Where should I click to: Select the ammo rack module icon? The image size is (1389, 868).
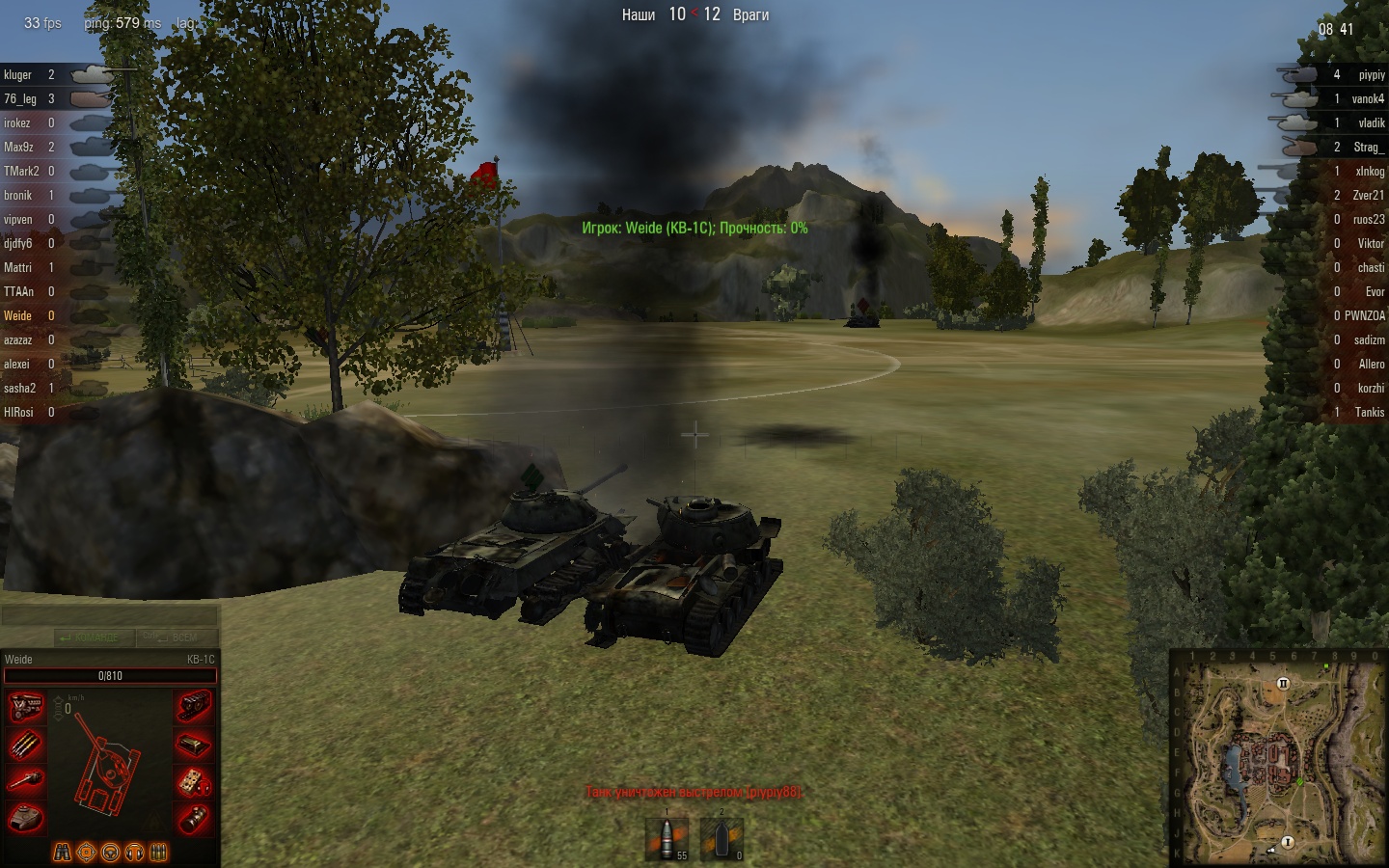click(26, 745)
